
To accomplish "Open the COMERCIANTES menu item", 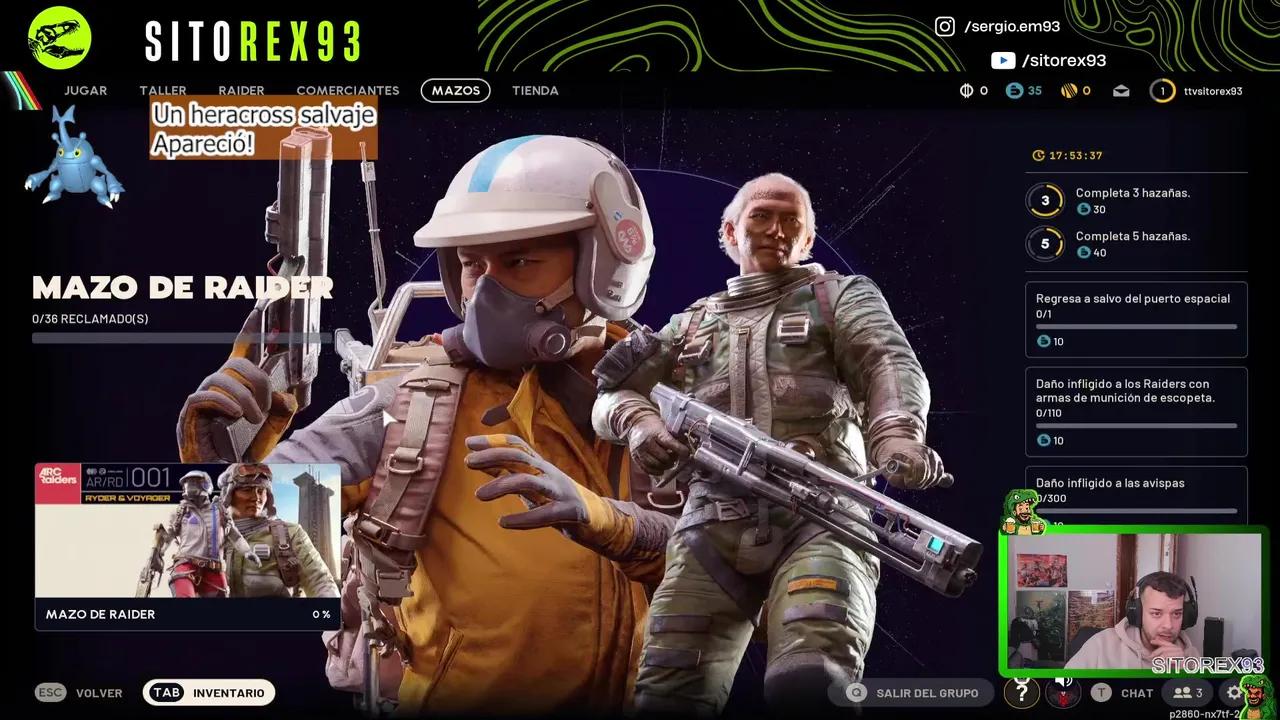I will (348, 90).
